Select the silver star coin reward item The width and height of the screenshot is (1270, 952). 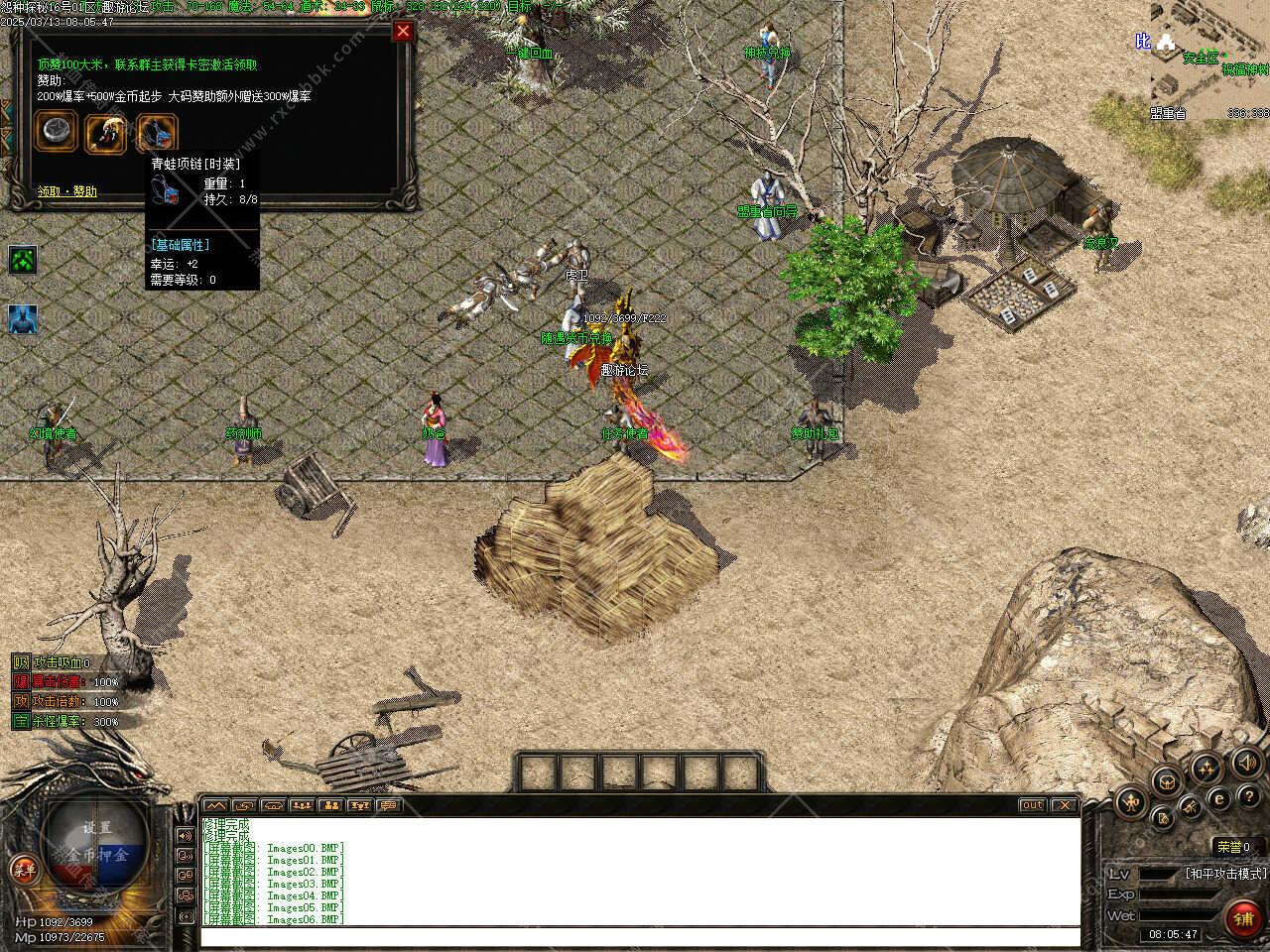coord(56,132)
